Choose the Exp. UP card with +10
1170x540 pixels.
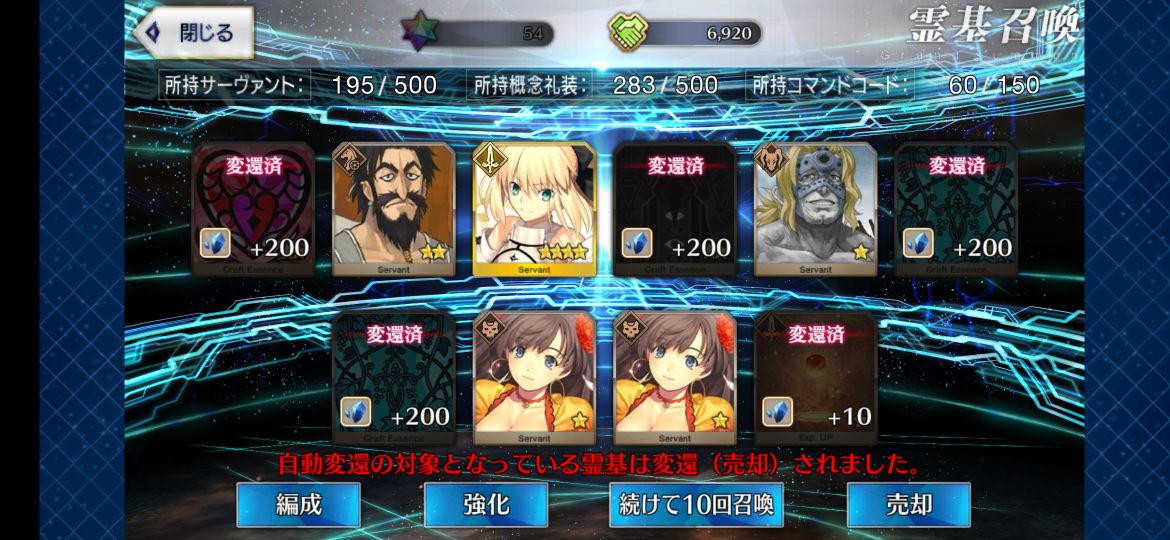coord(815,378)
